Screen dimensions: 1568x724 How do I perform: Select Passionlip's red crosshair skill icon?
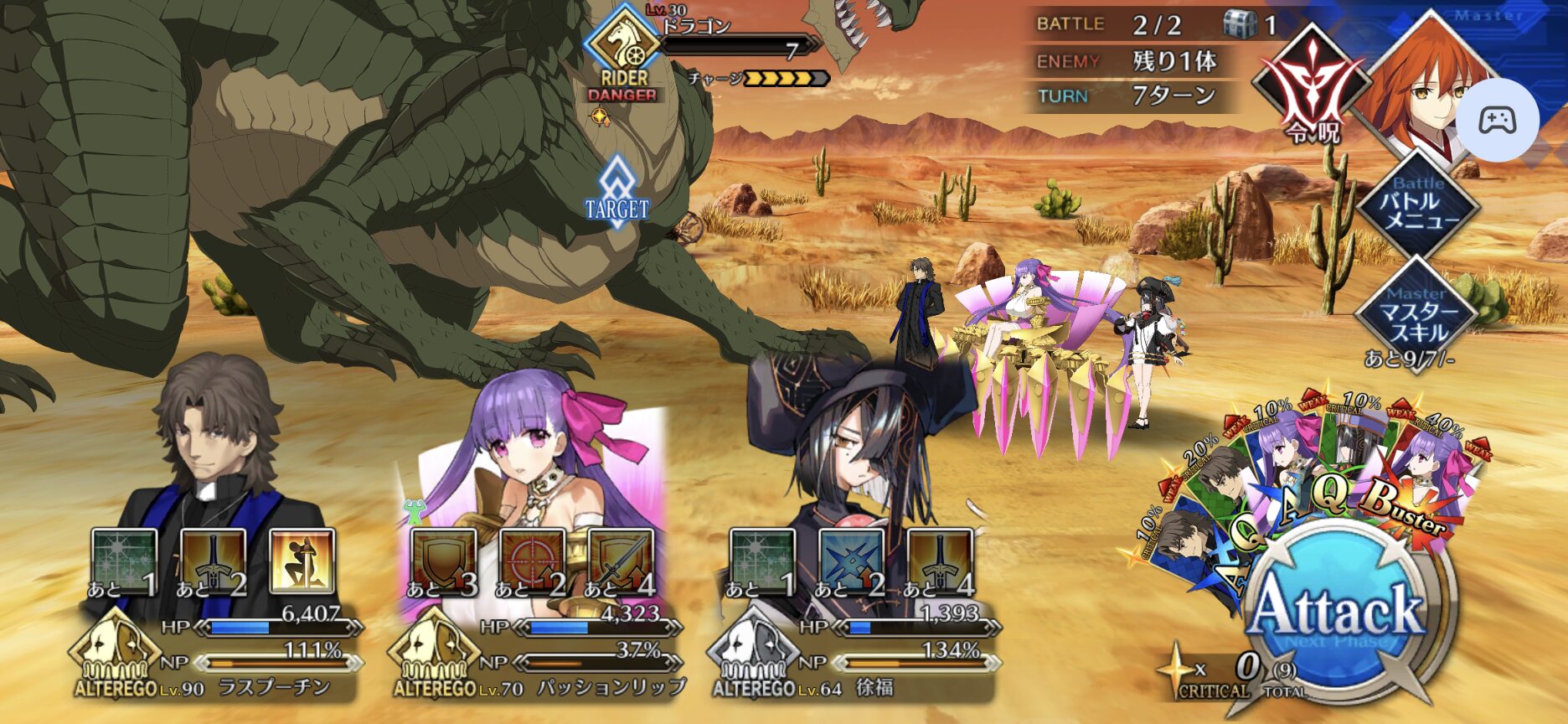(x=533, y=560)
